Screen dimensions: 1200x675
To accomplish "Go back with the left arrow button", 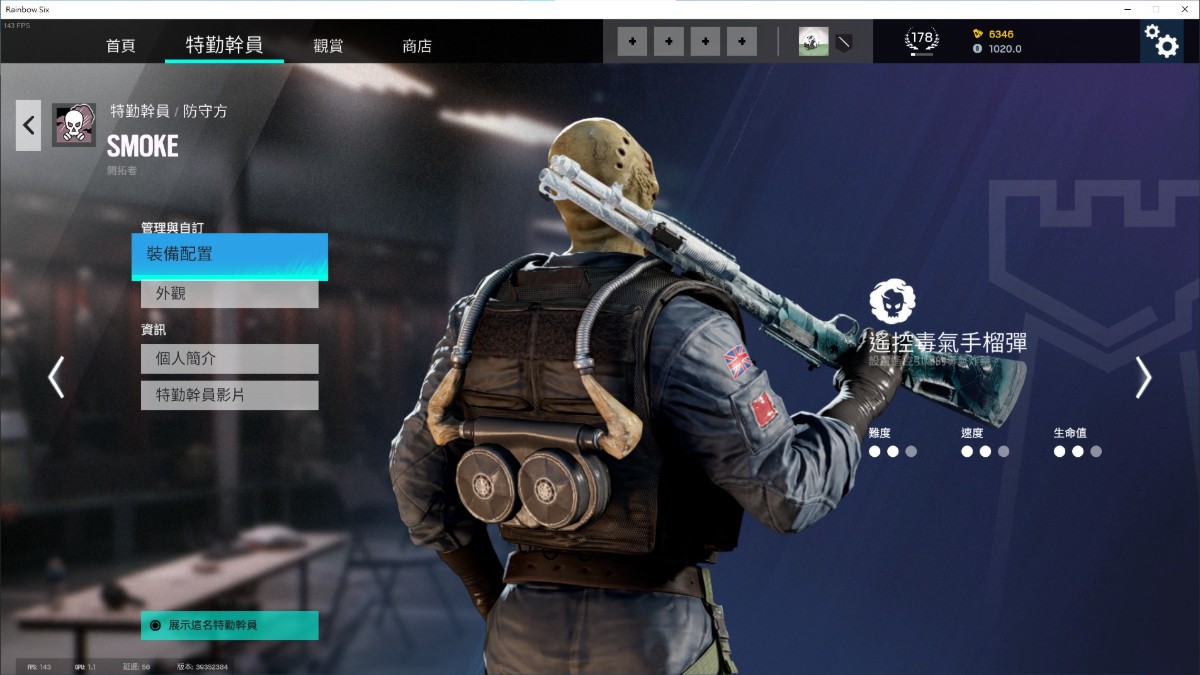I will [x=29, y=125].
